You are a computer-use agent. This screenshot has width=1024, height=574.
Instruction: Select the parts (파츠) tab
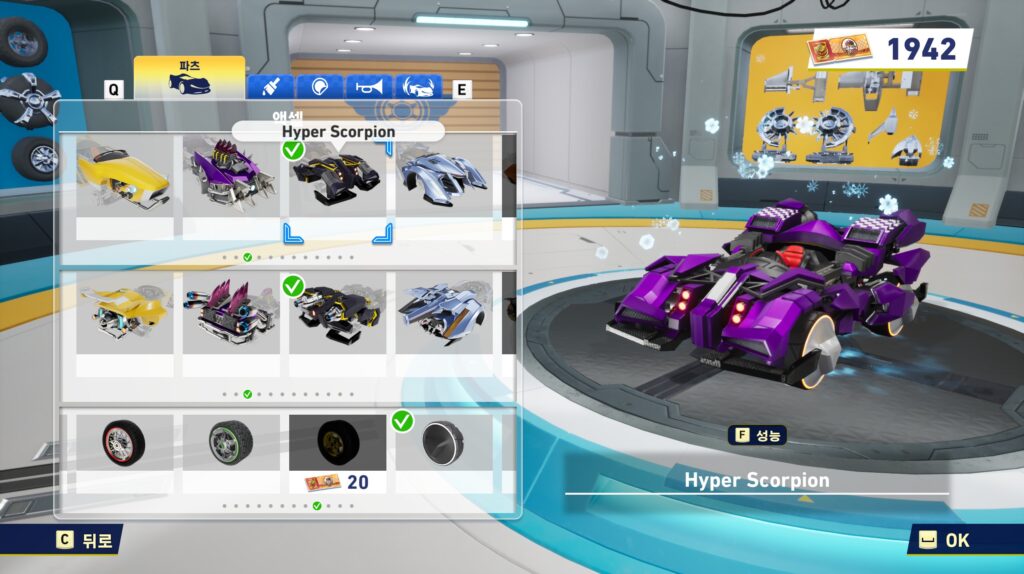point(189,78)
